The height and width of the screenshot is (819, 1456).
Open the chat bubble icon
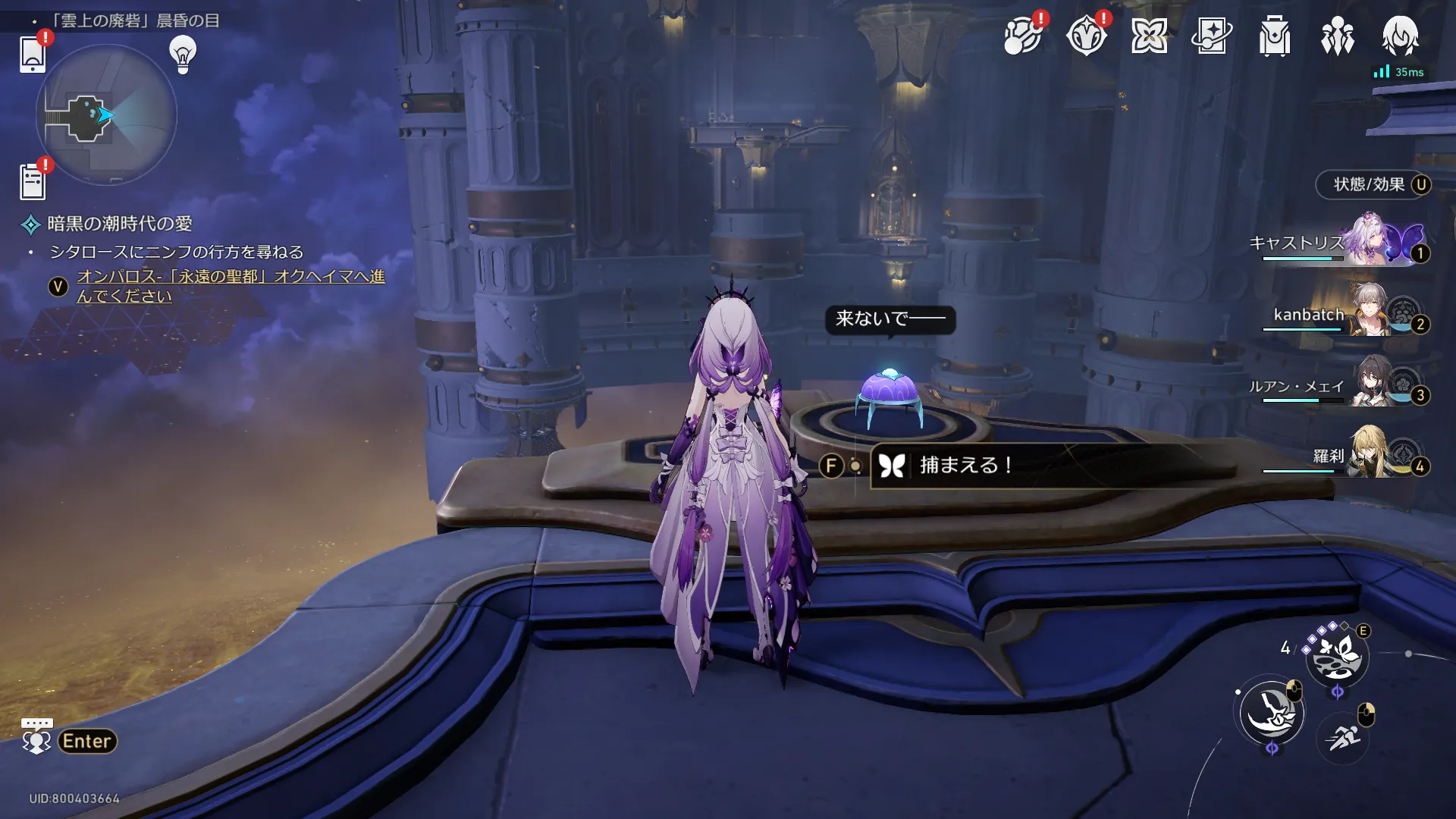point(36,736)
